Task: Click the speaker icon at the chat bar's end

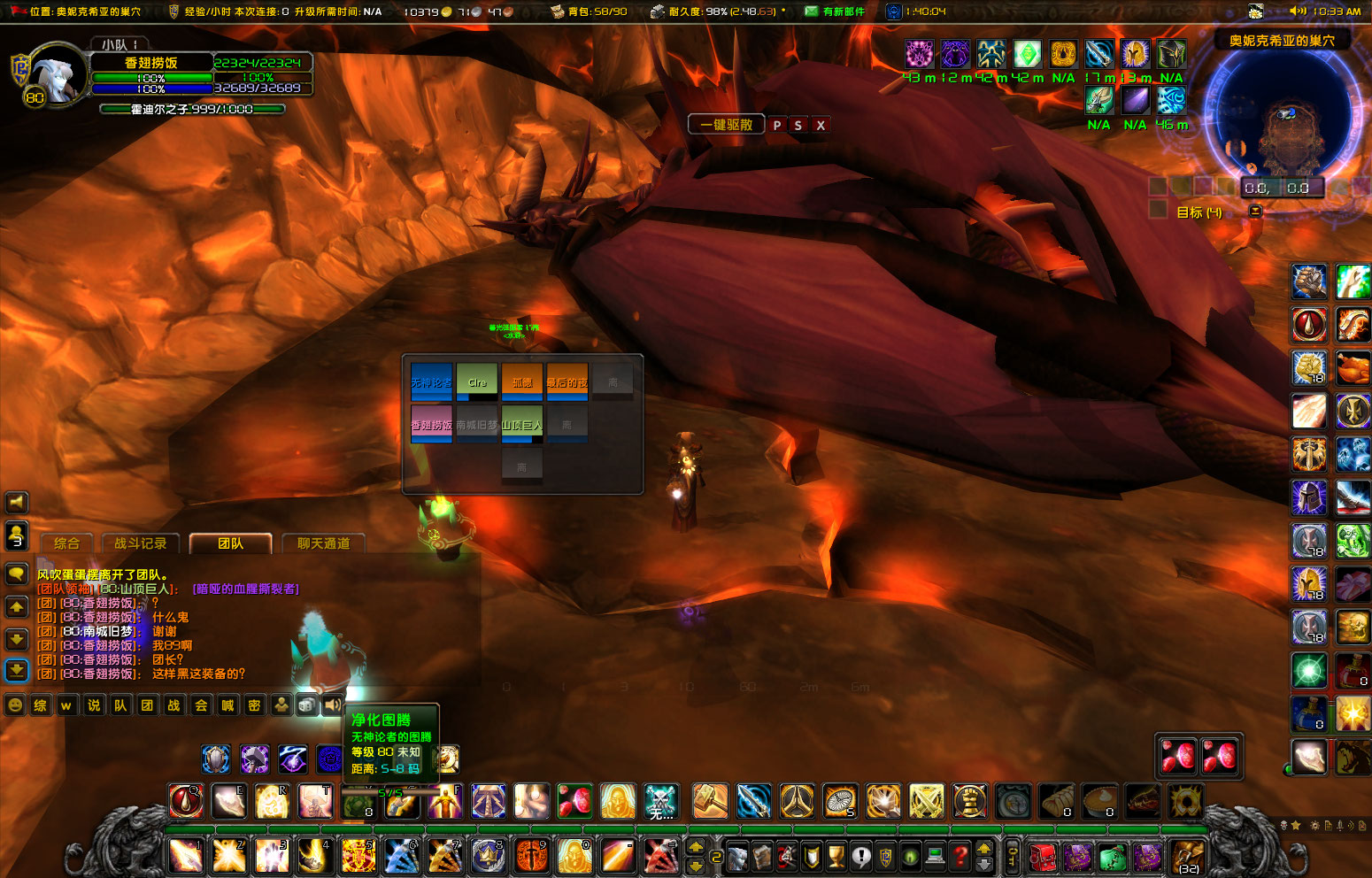Action: tap(331, 705)
